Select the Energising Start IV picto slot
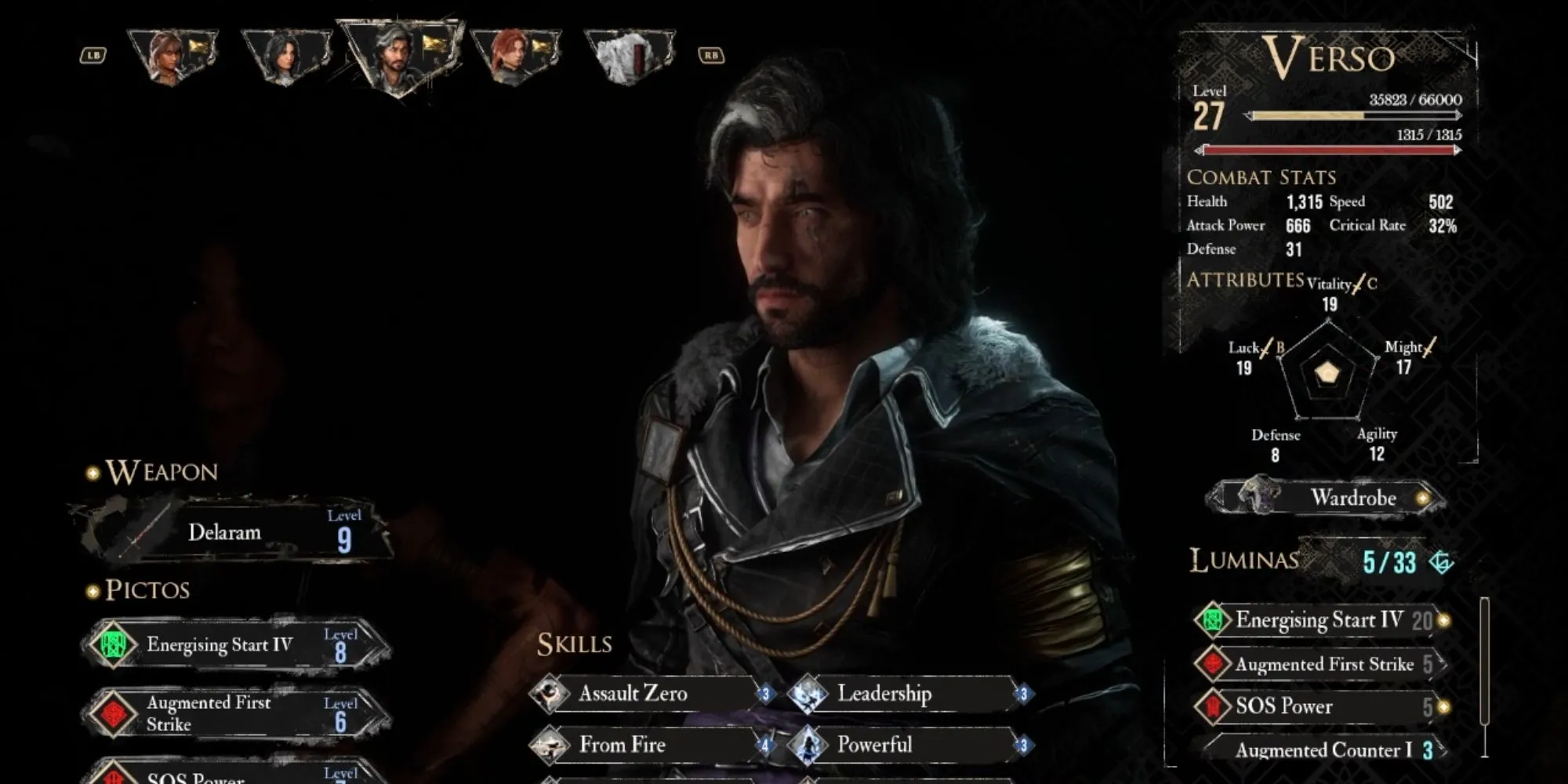 (x=235, y=645)
